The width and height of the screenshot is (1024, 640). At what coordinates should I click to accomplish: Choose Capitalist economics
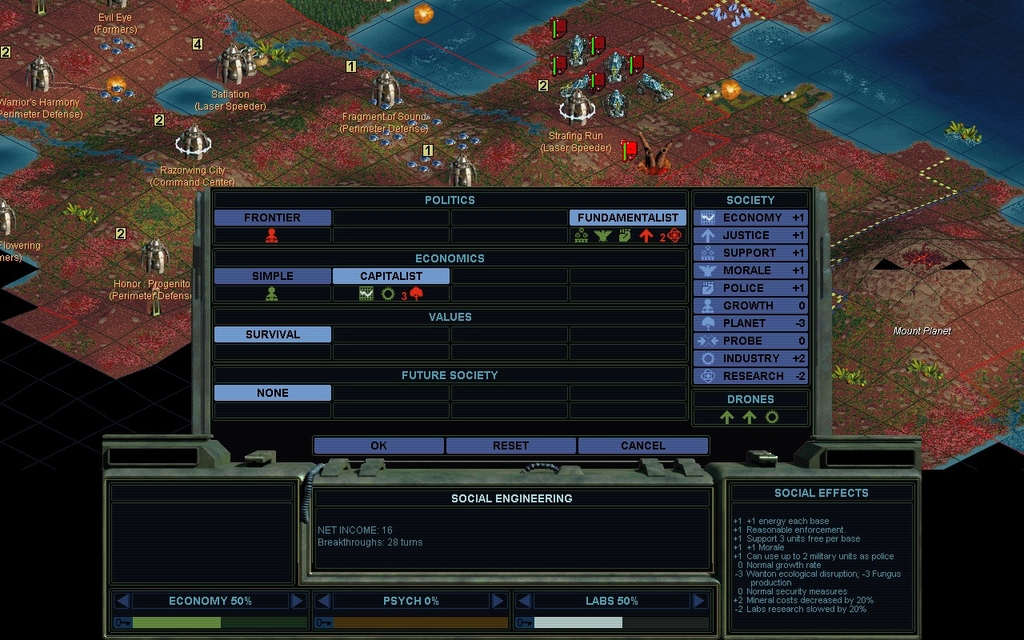pyautogui.click(x=391, y=276)
